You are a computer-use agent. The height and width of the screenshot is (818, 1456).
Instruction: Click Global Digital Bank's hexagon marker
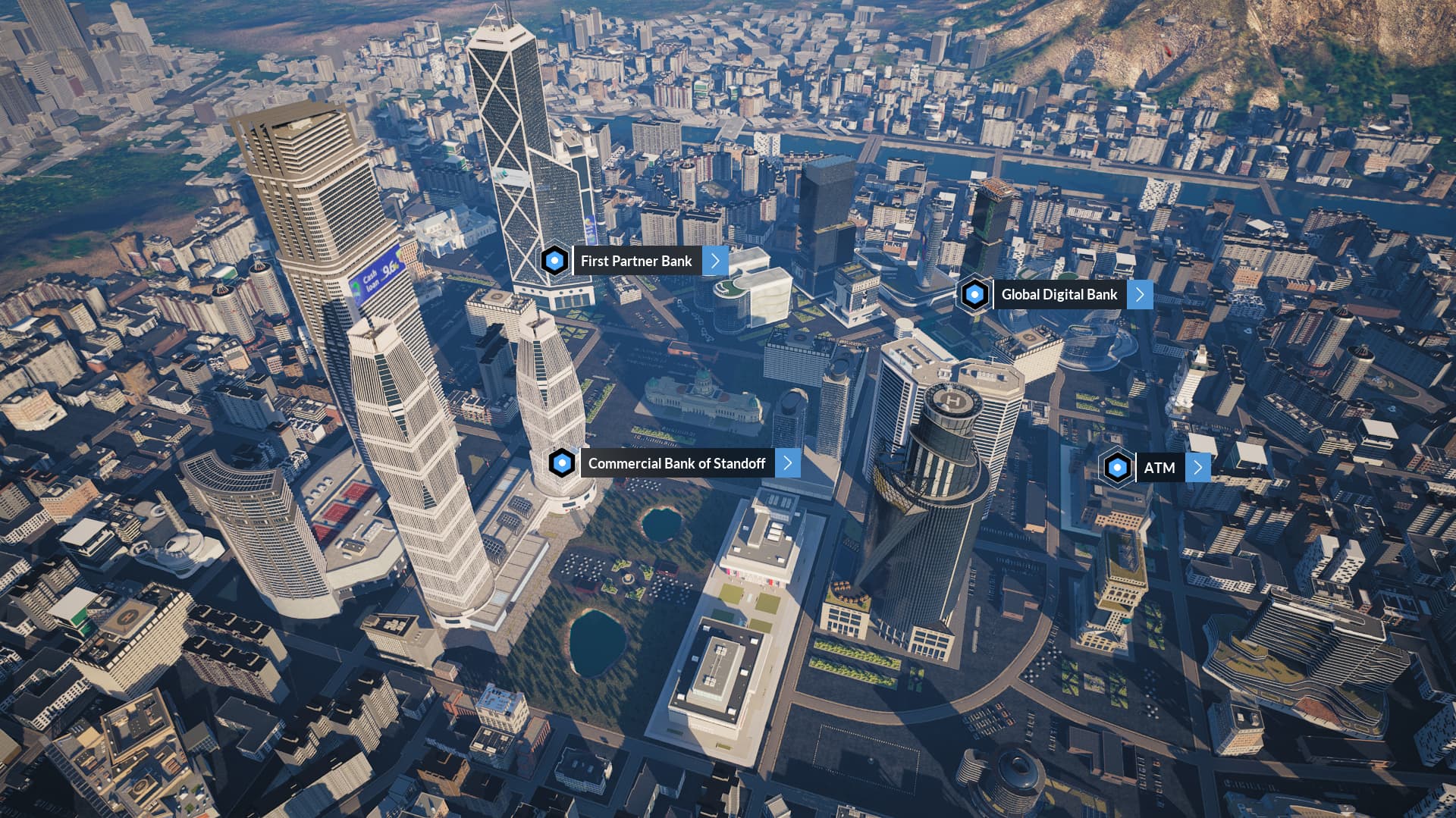click(974, 294)
